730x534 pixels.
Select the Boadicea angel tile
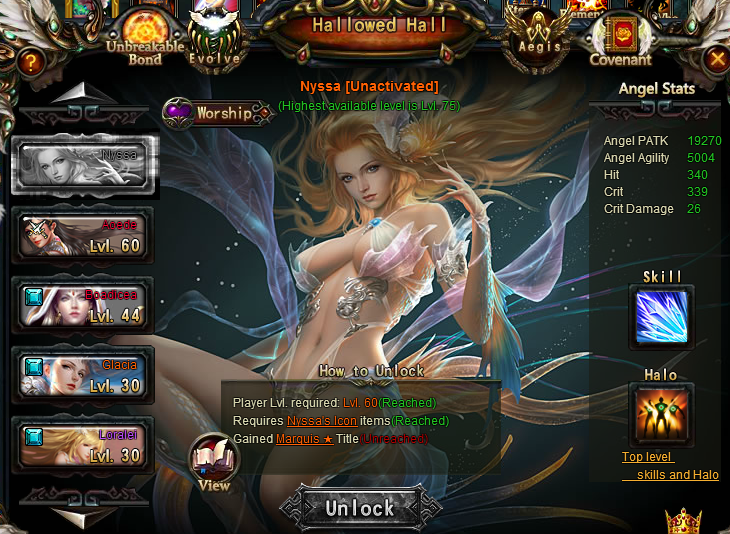point(83,305)
